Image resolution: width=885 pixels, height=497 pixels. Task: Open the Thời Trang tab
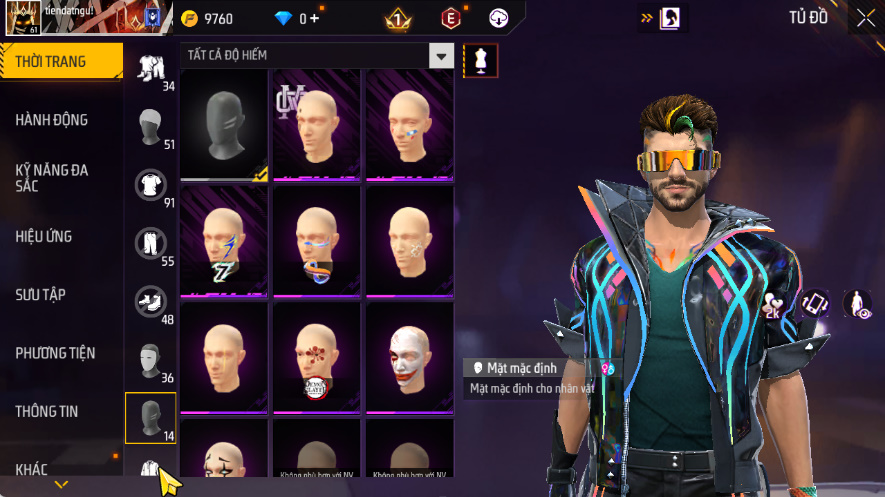[x=60, y=62]
